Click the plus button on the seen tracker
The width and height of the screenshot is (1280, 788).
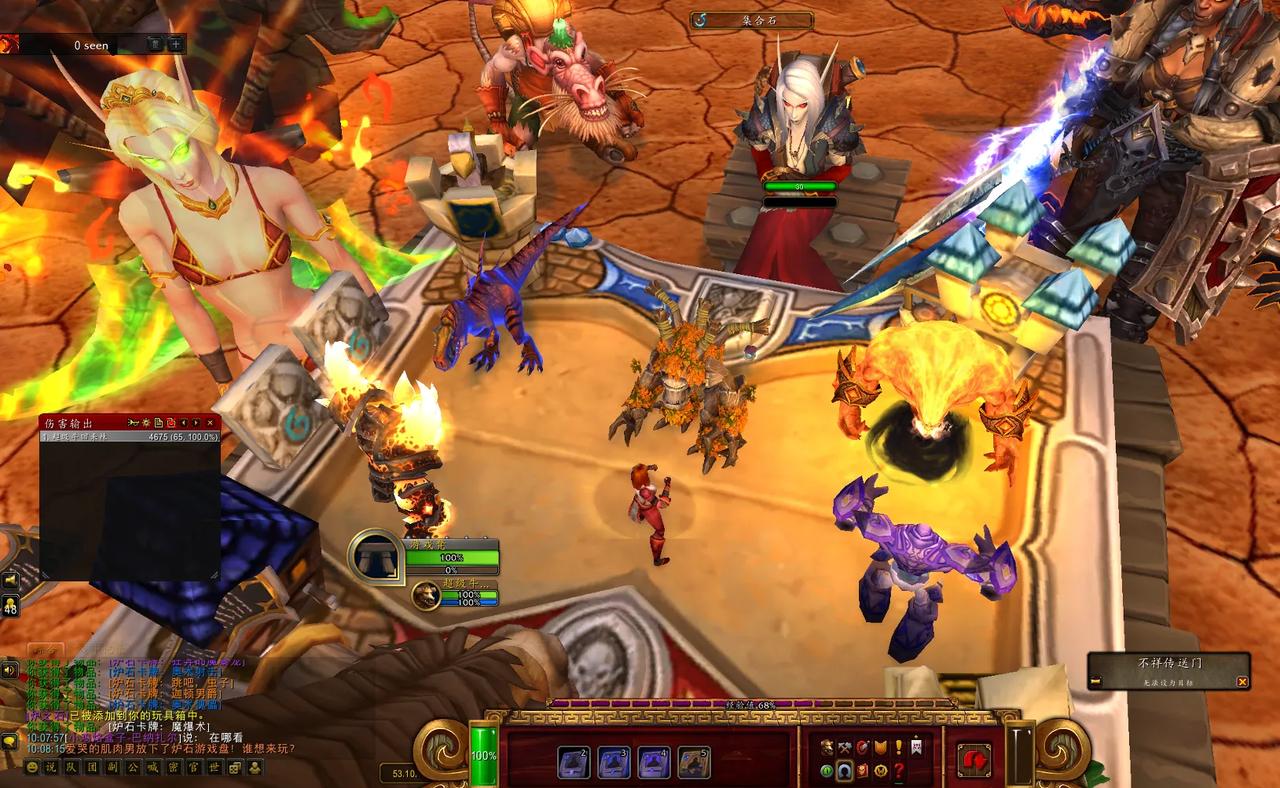pyautogui.click(x=175, y=44)
